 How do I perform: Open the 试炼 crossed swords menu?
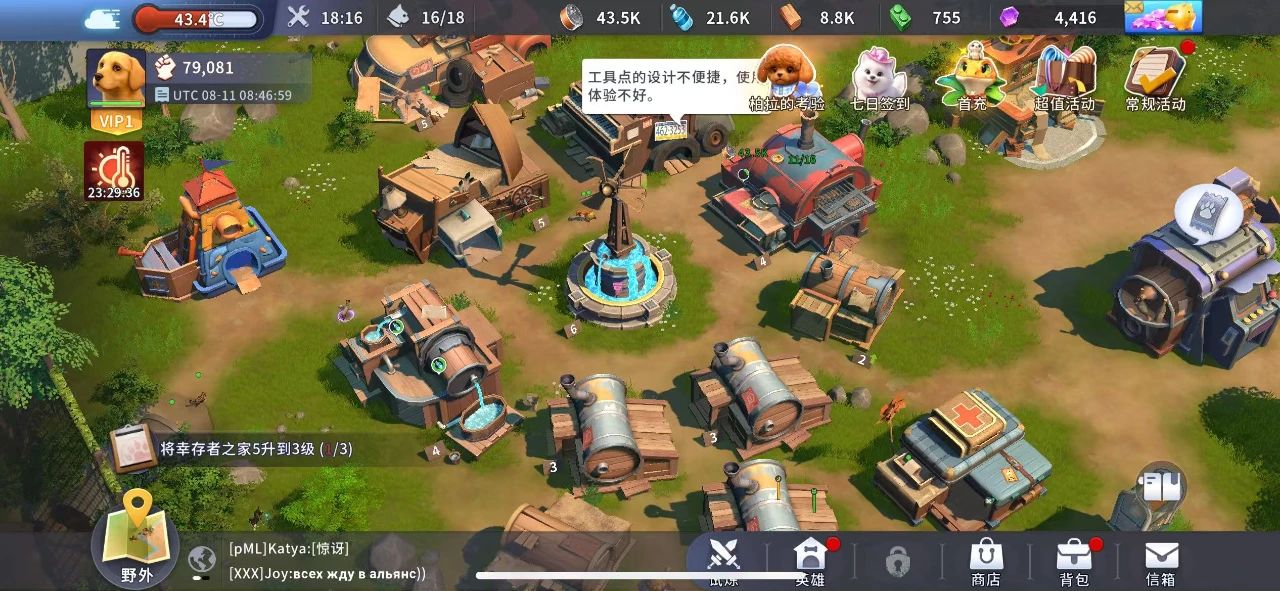(x=723, y=560)
